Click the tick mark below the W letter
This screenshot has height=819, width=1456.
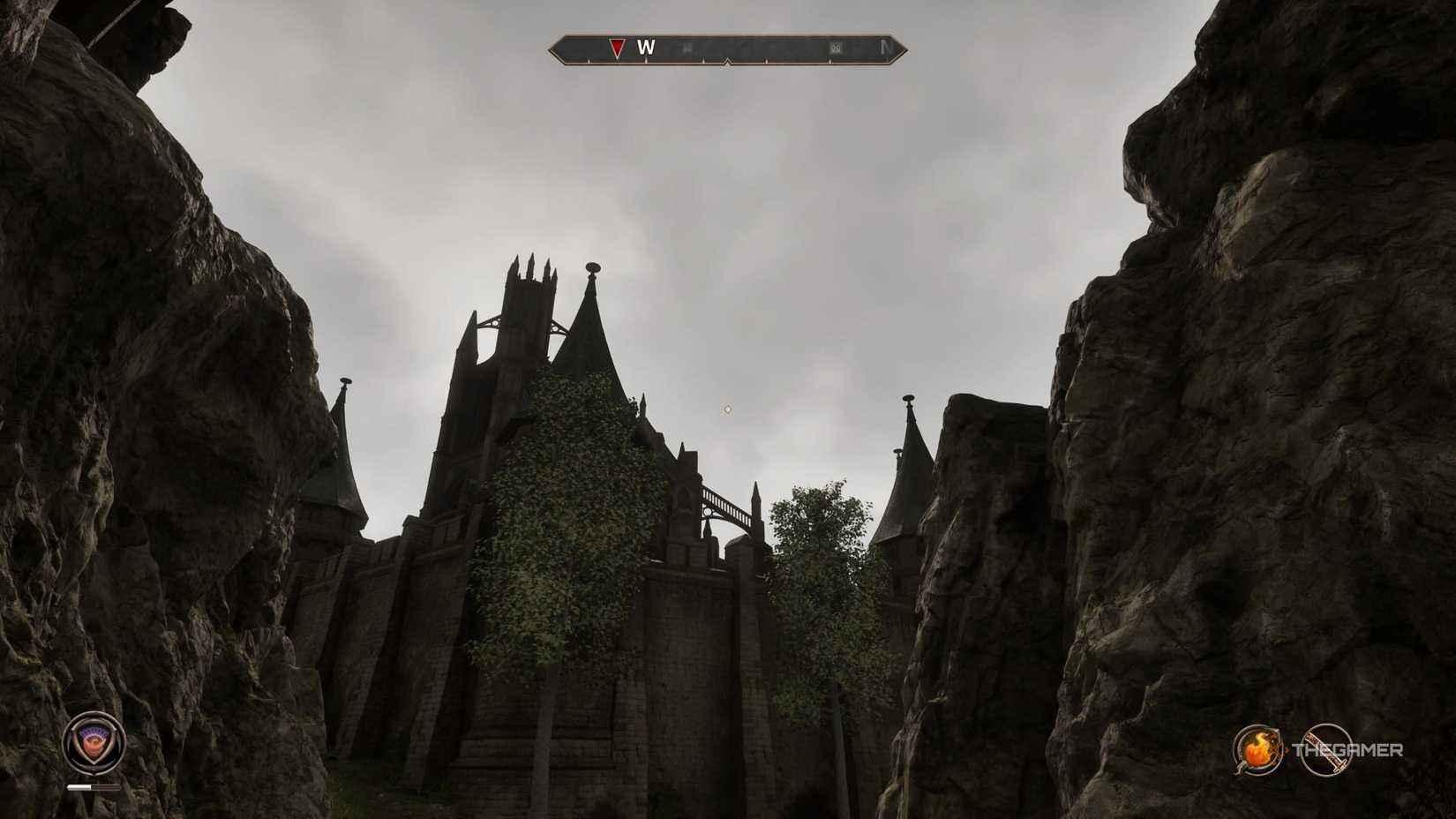pos(646,59)
